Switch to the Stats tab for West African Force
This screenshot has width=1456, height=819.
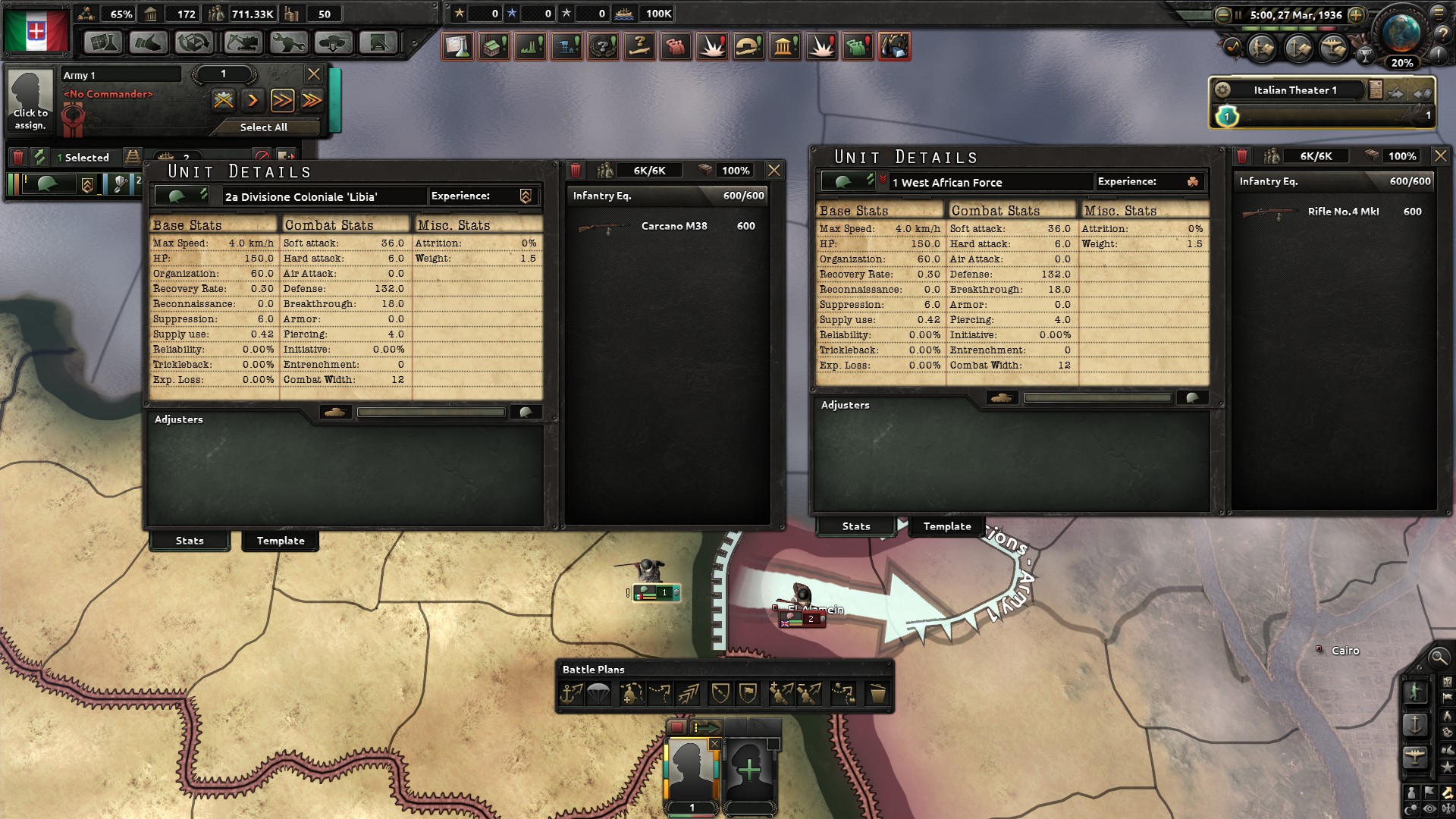[855, 526]
